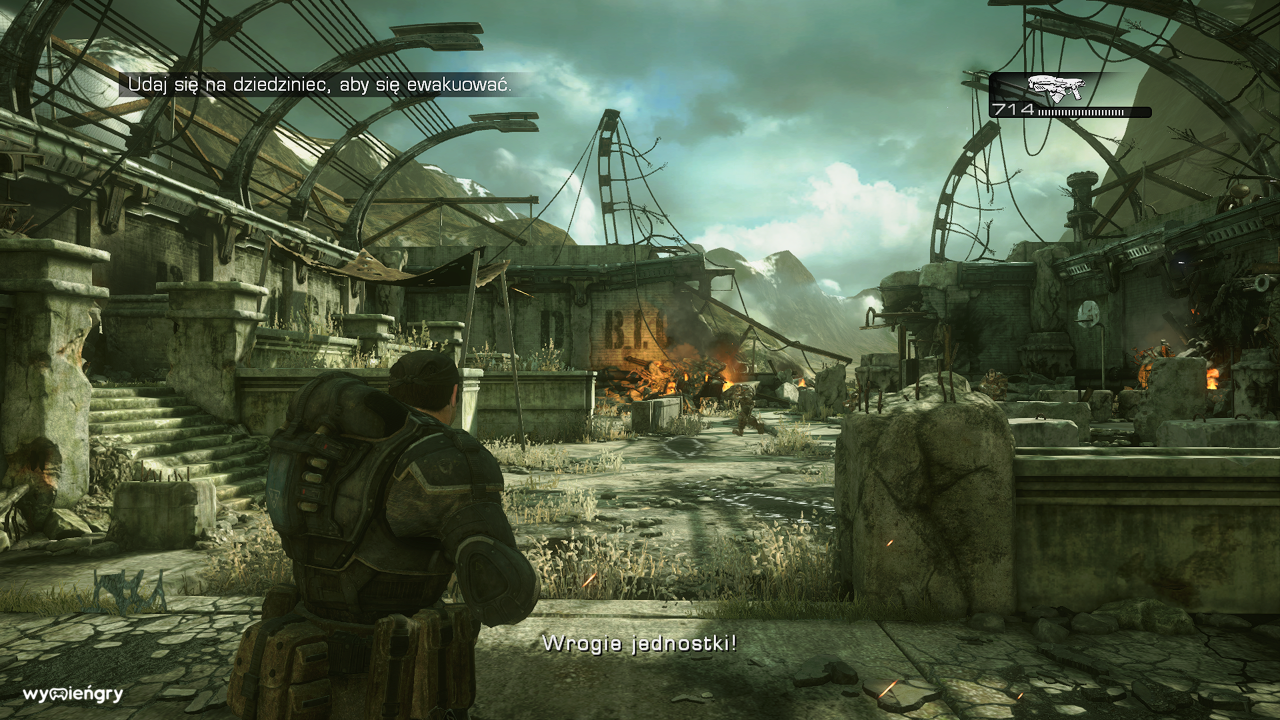Click the objective text about the courtyard evacuation
This screenshot has height=720, width=1280.
coord(318,86)
